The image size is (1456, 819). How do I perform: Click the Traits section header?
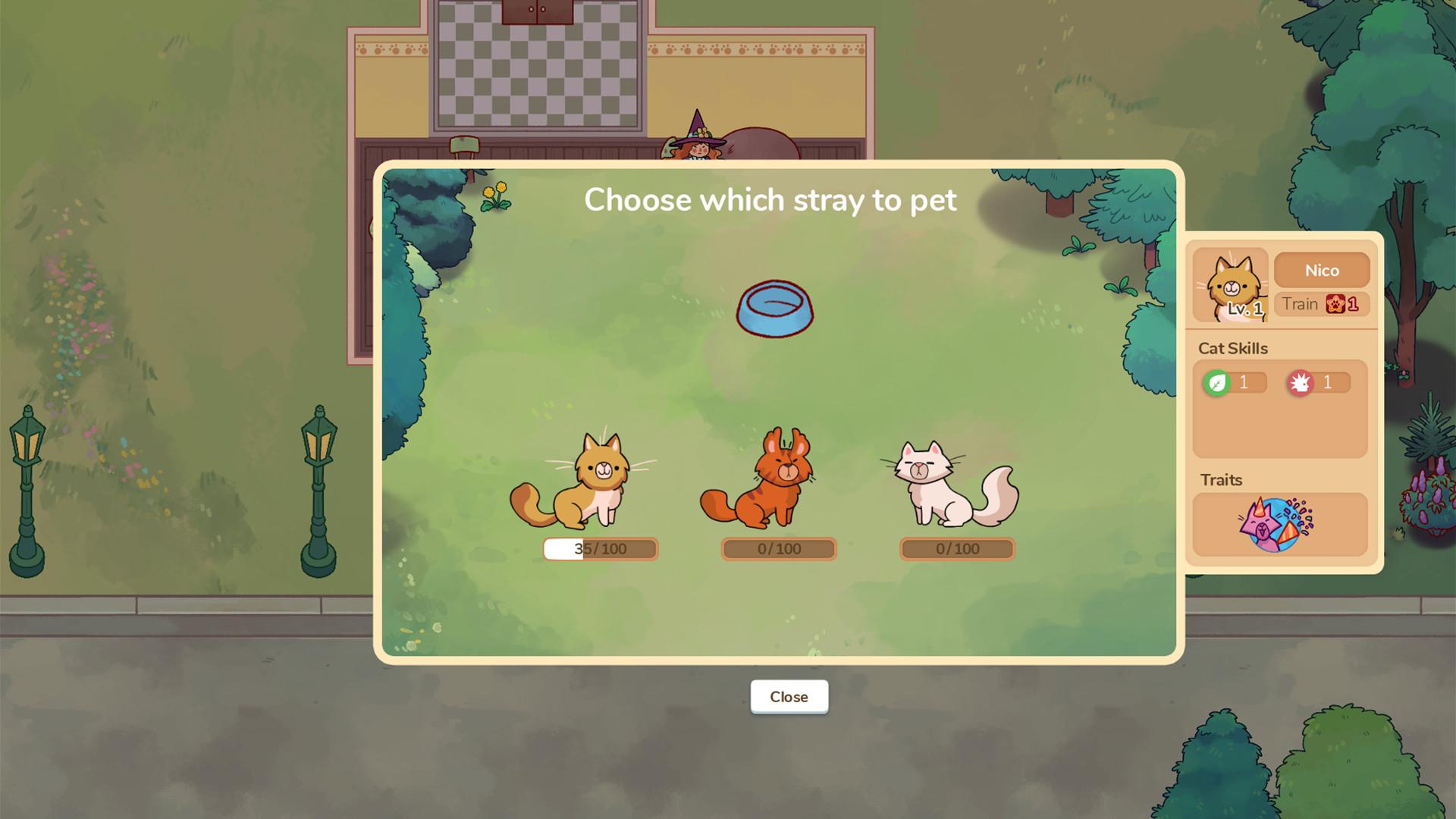1222,480
